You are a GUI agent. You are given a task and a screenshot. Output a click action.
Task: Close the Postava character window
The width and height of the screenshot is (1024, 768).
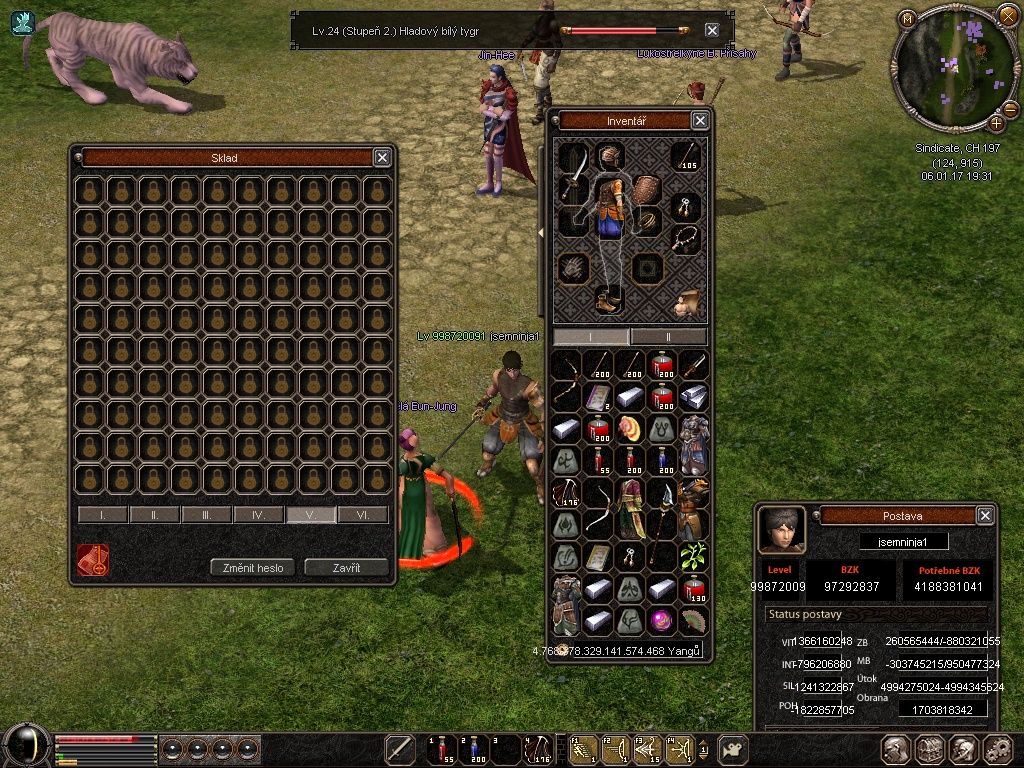click(985, 515)
